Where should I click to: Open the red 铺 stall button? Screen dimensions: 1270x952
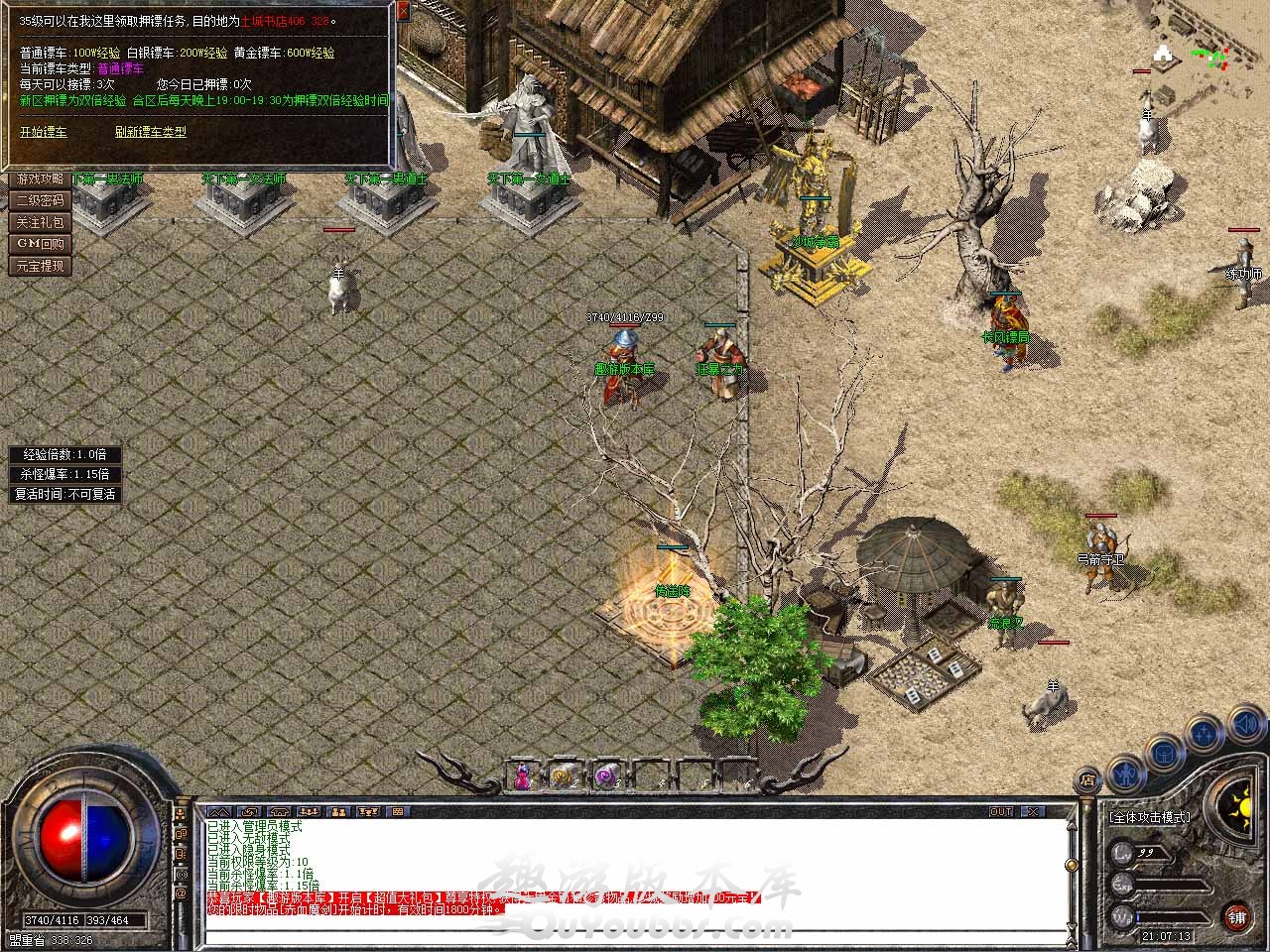(x=1236, y=915)
